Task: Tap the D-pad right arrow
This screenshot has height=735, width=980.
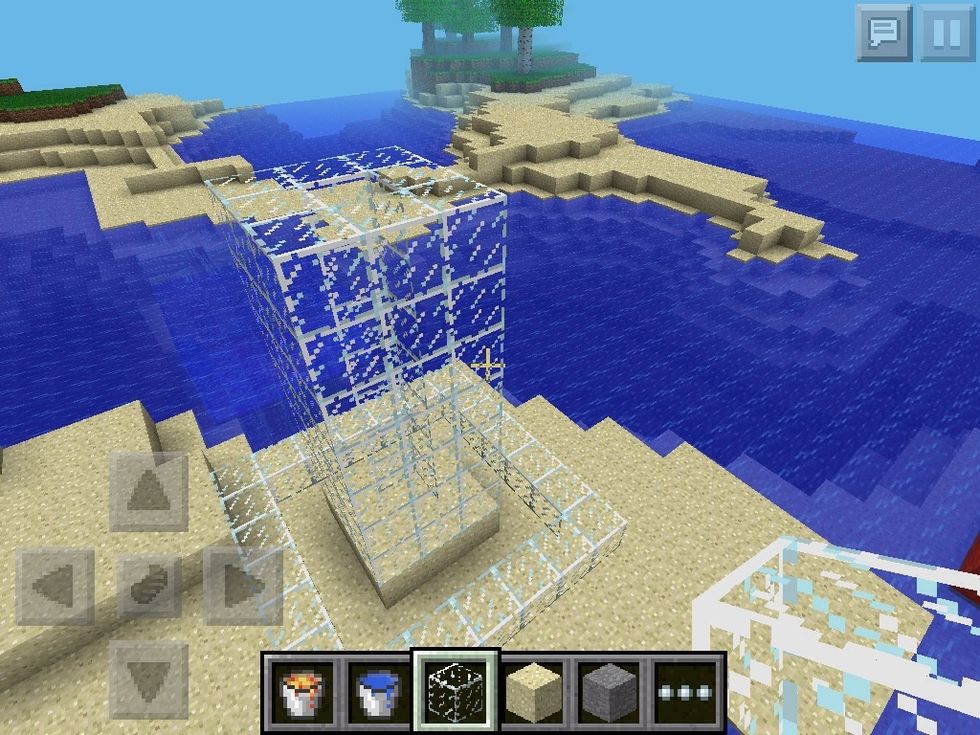Action: coord(242,586)
